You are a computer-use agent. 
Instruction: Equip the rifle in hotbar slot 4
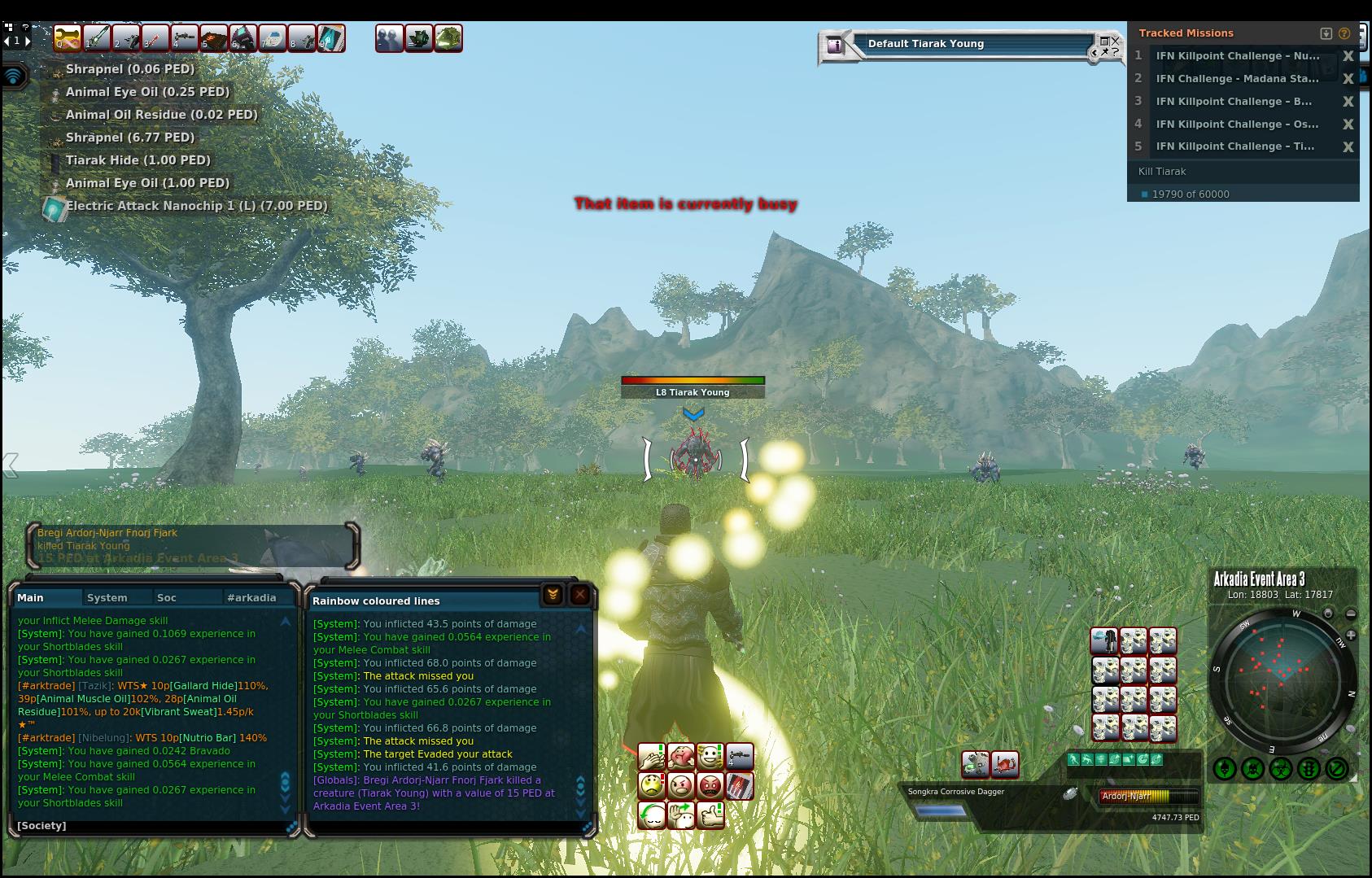coord(185,38)
